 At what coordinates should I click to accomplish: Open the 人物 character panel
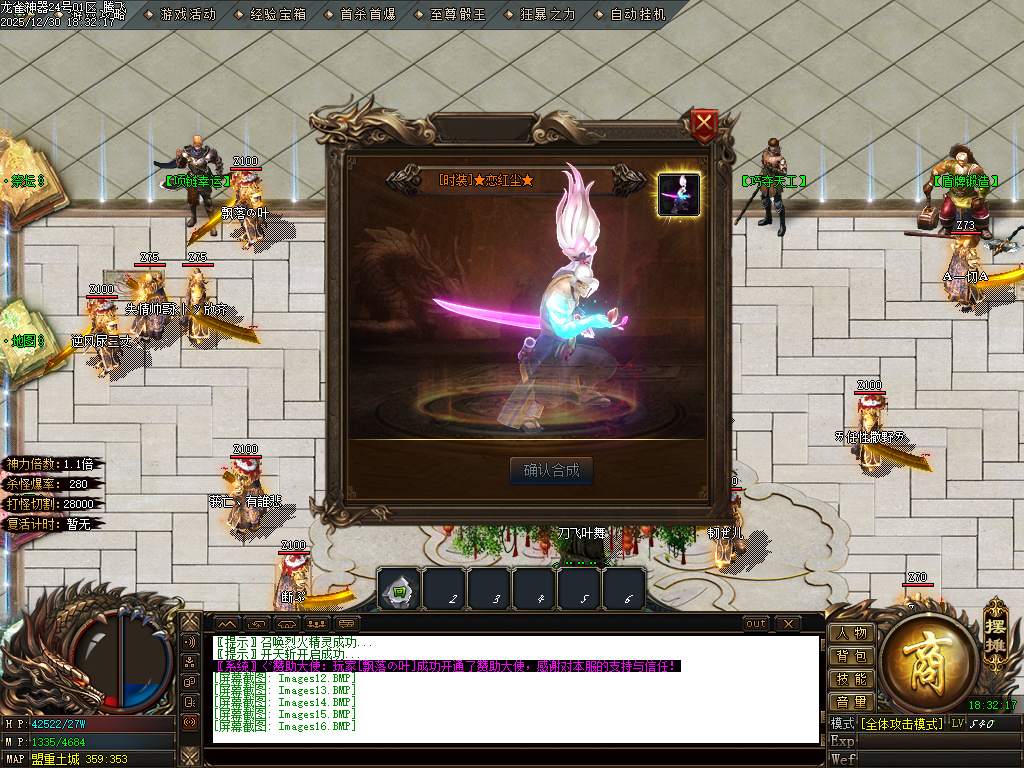(x=852, y=633)
